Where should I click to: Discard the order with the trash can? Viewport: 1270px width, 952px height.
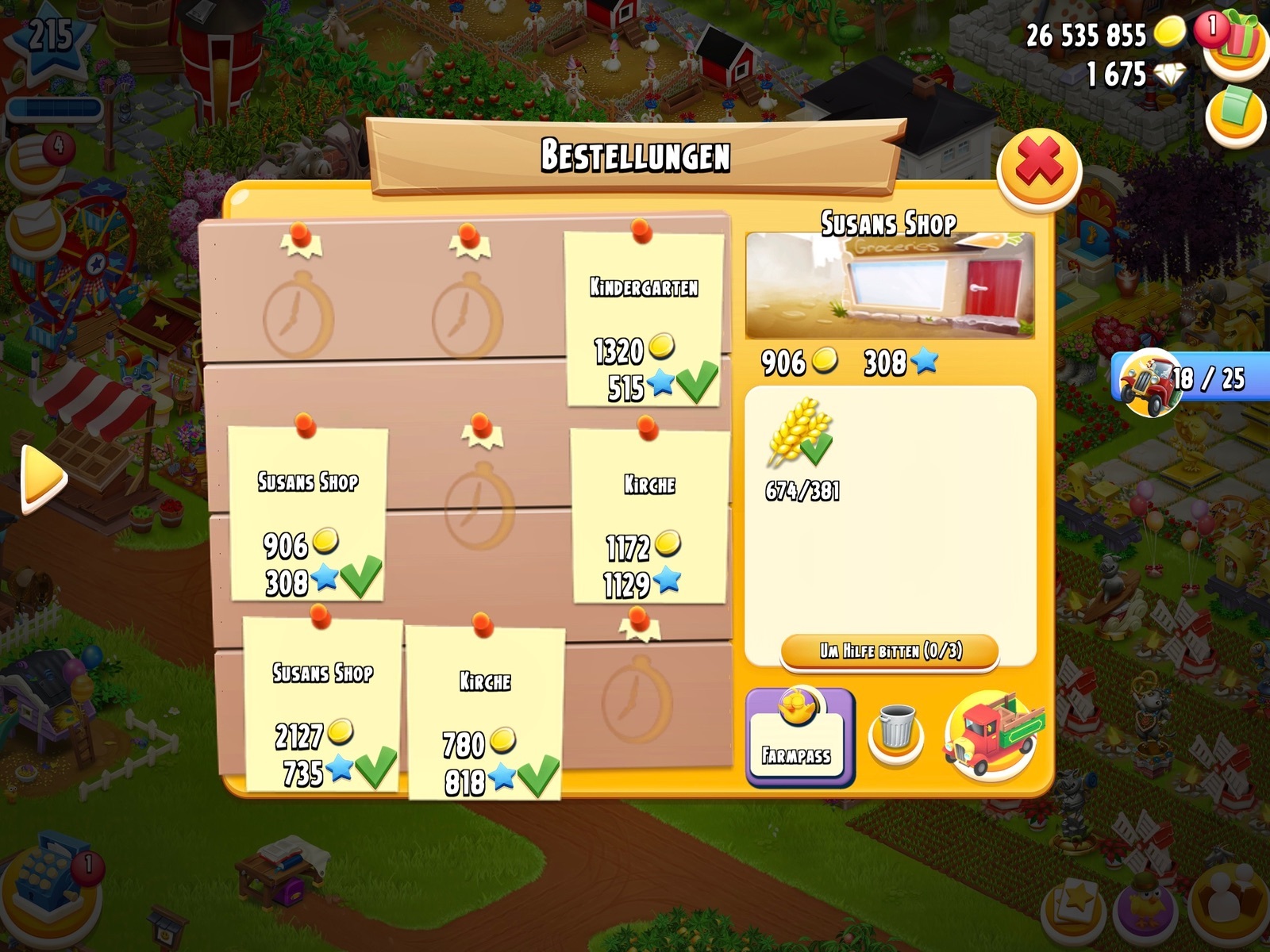click(x=896, y=735)
